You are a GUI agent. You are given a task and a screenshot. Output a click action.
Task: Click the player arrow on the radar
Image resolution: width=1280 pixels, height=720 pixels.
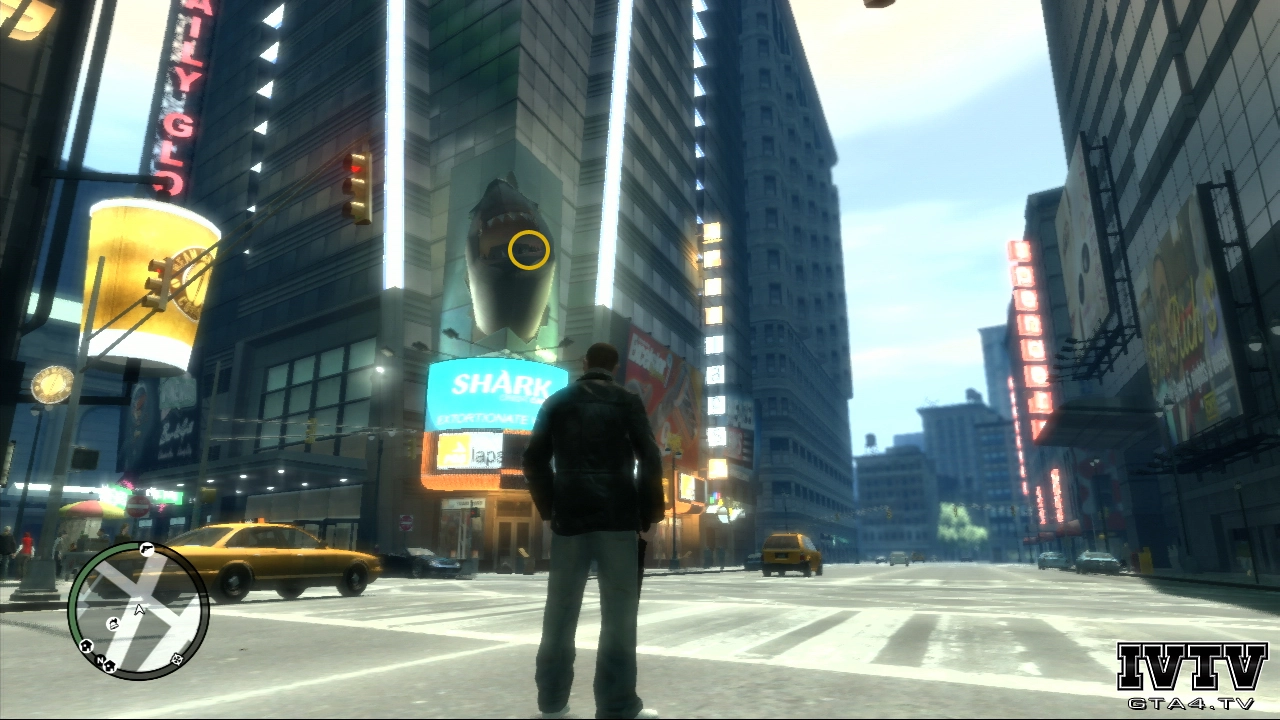(x=139, y=608)
